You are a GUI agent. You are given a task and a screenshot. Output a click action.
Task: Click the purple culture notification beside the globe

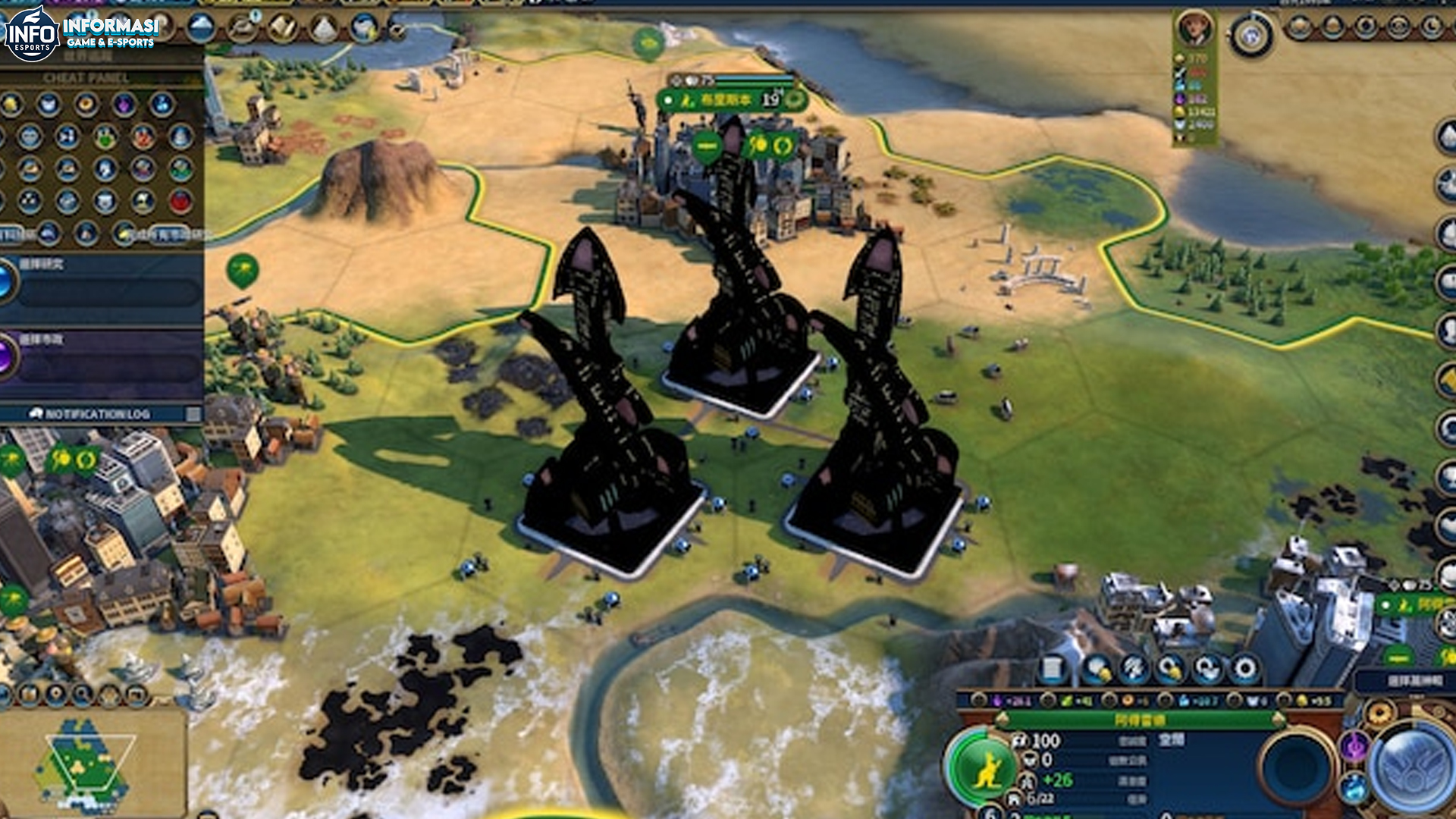[x=1354, y=746]
